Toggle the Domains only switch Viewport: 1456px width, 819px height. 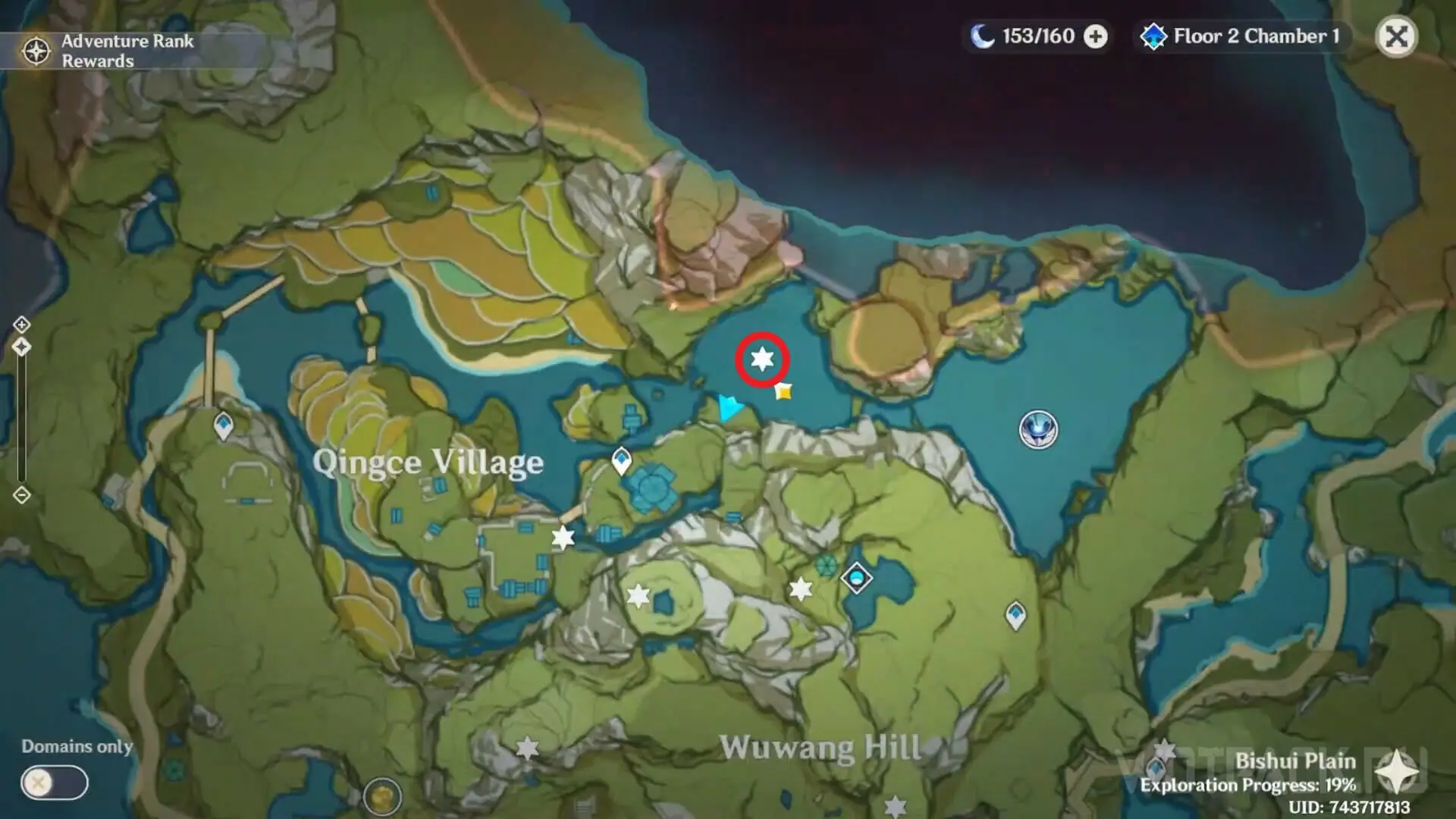click(x=54, y=783)
